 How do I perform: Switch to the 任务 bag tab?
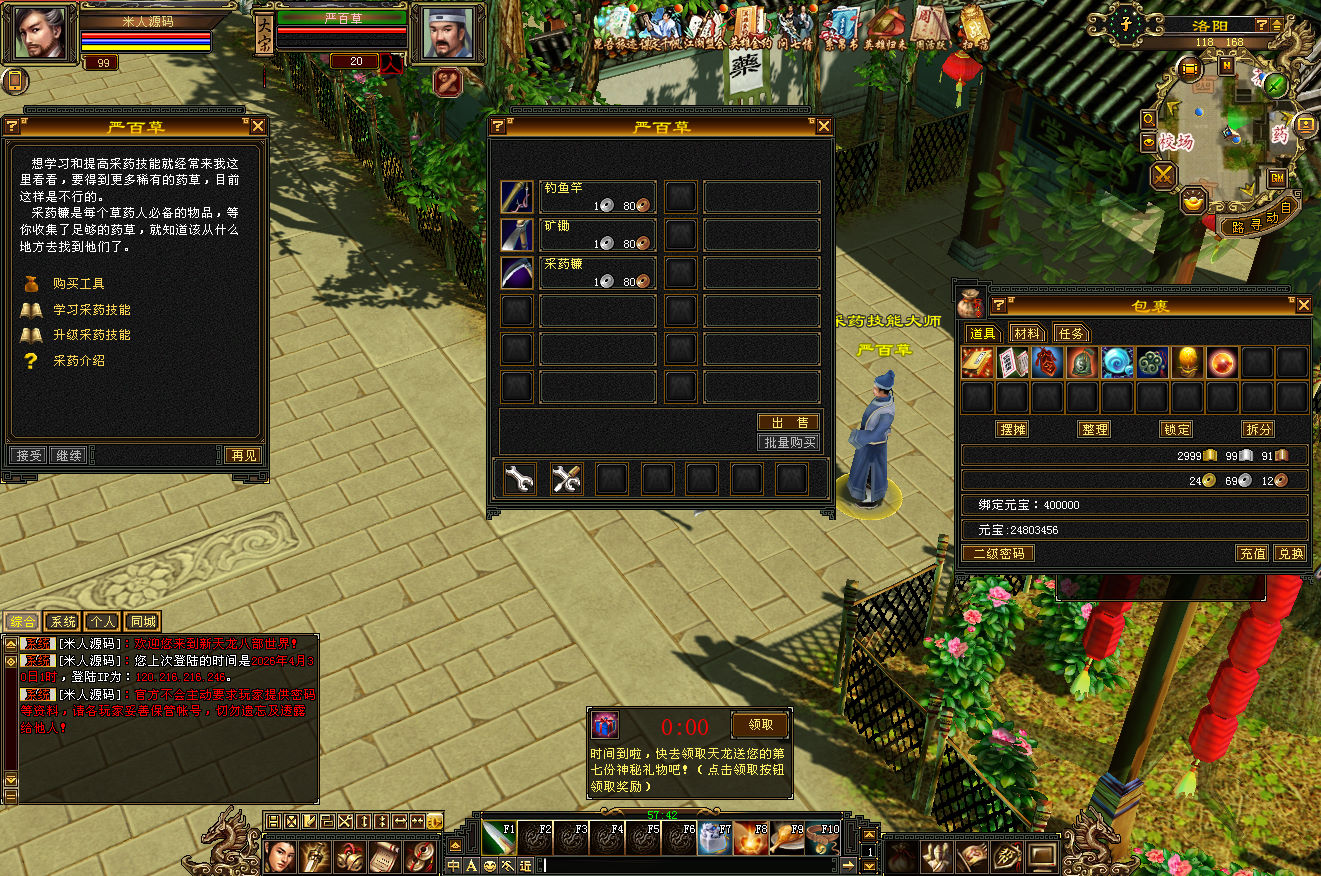point(1071,333)
